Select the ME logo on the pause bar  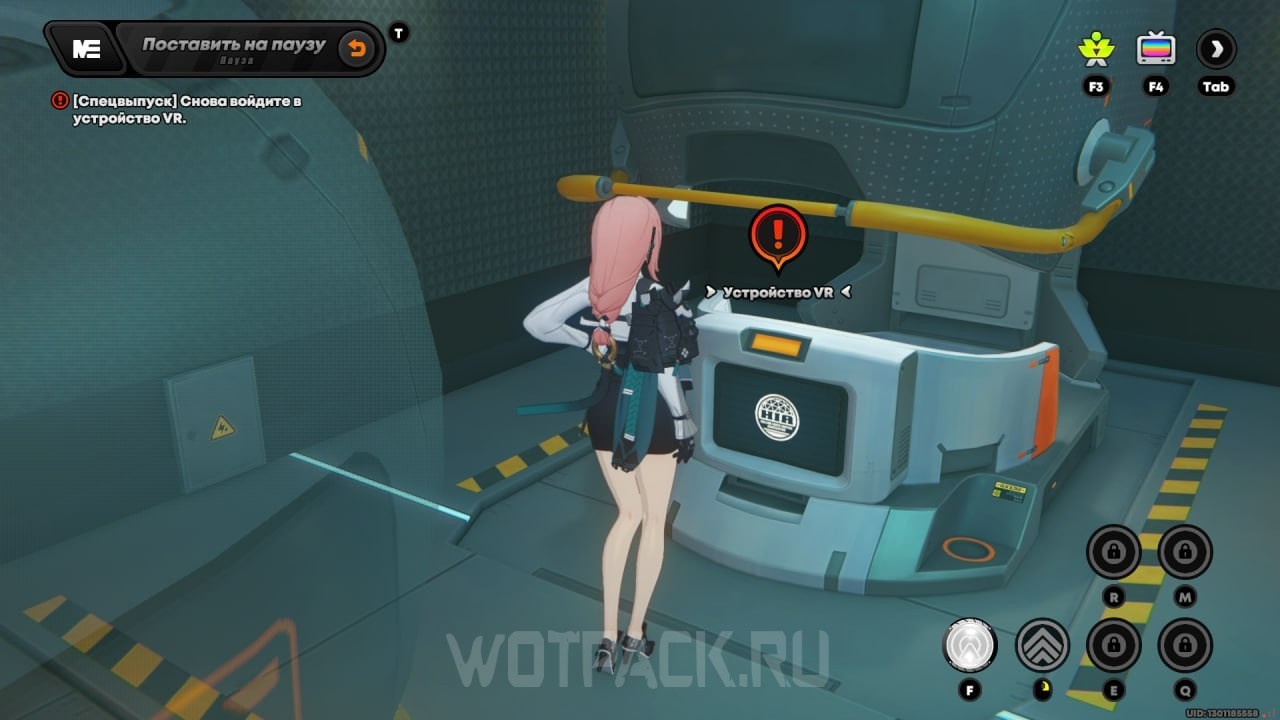[85, 48]
